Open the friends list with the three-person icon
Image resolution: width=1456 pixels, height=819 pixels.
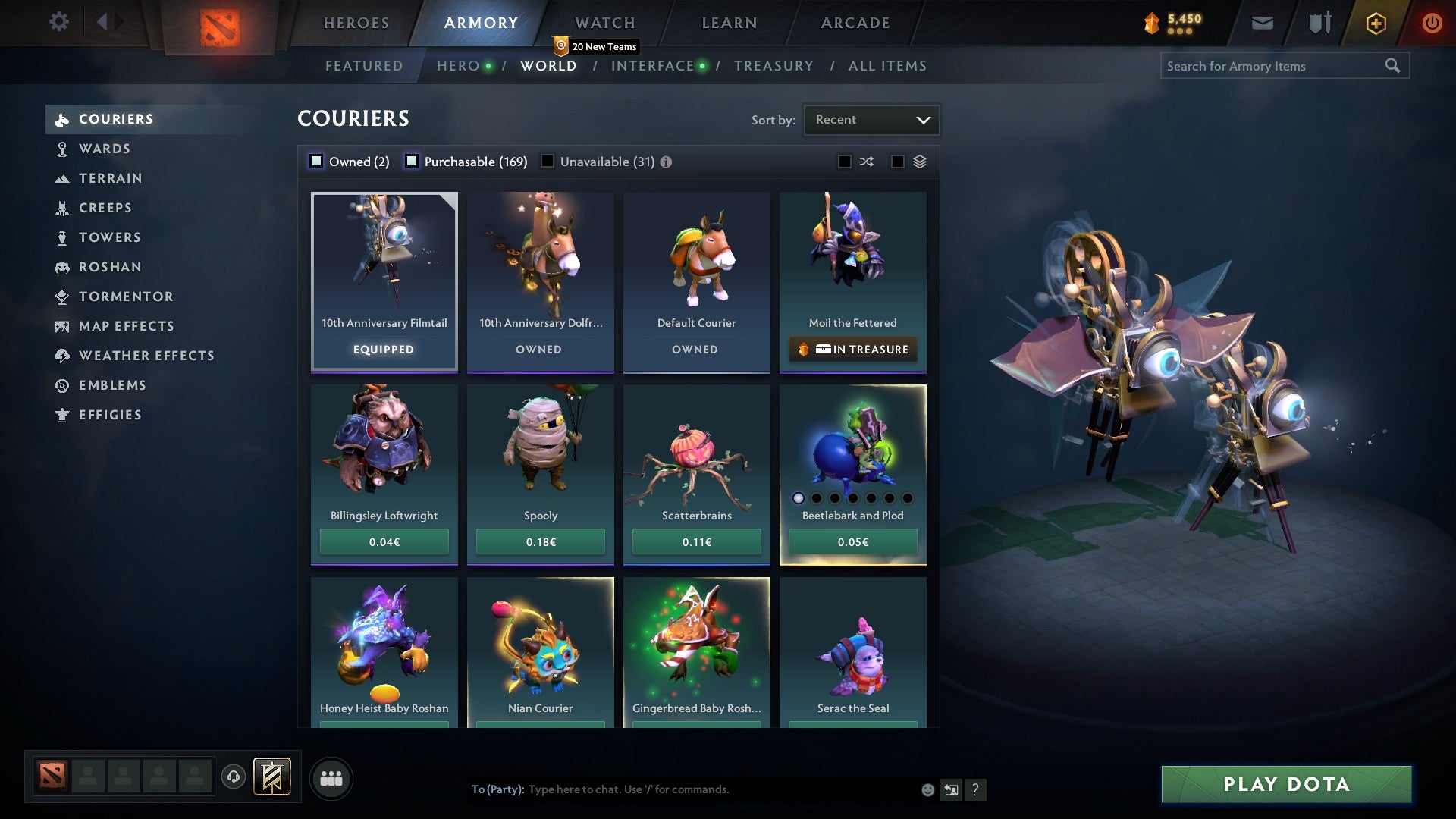[x=331, y=777]
